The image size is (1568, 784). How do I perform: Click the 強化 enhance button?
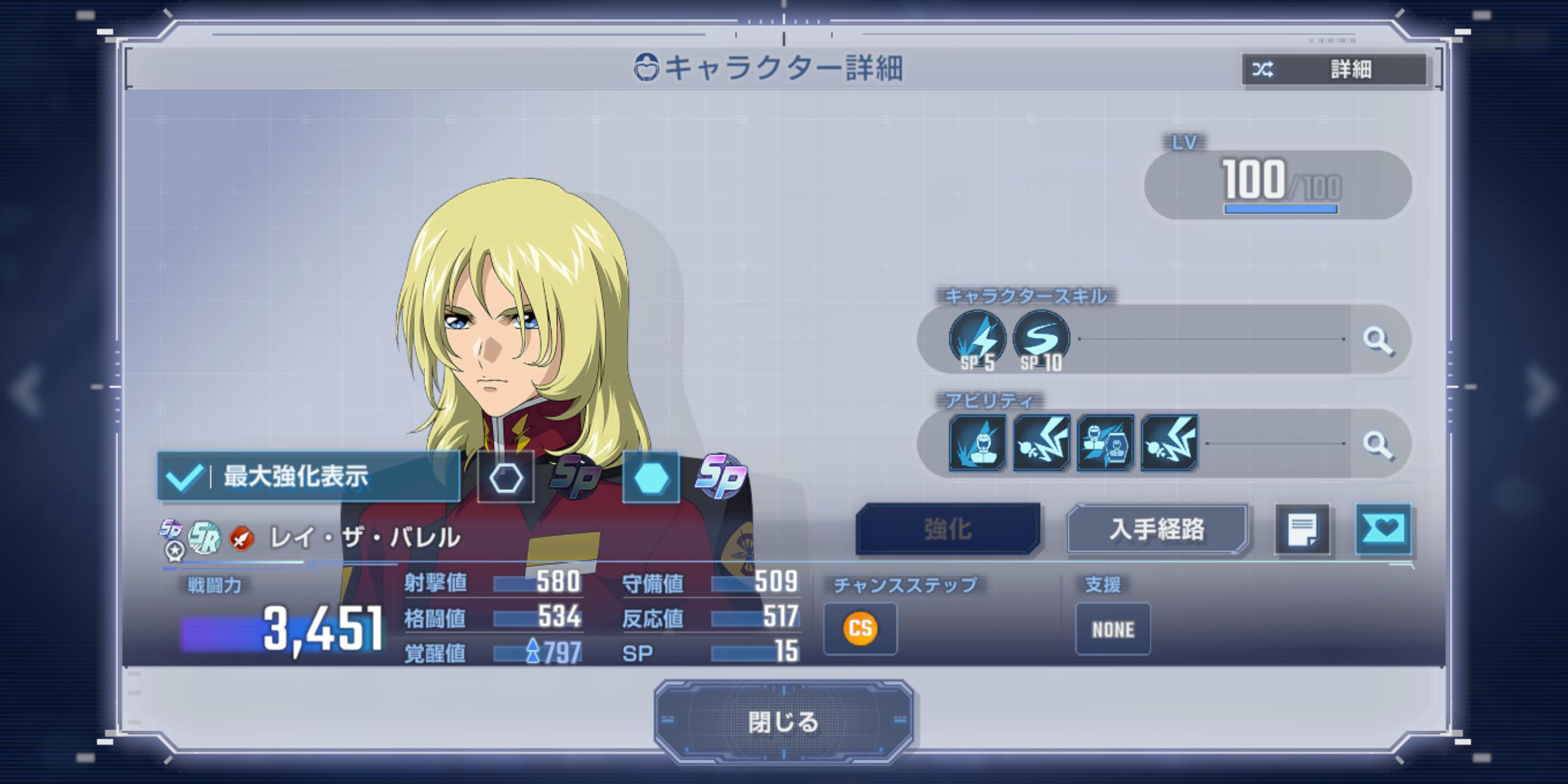click(x=948, y=529)
